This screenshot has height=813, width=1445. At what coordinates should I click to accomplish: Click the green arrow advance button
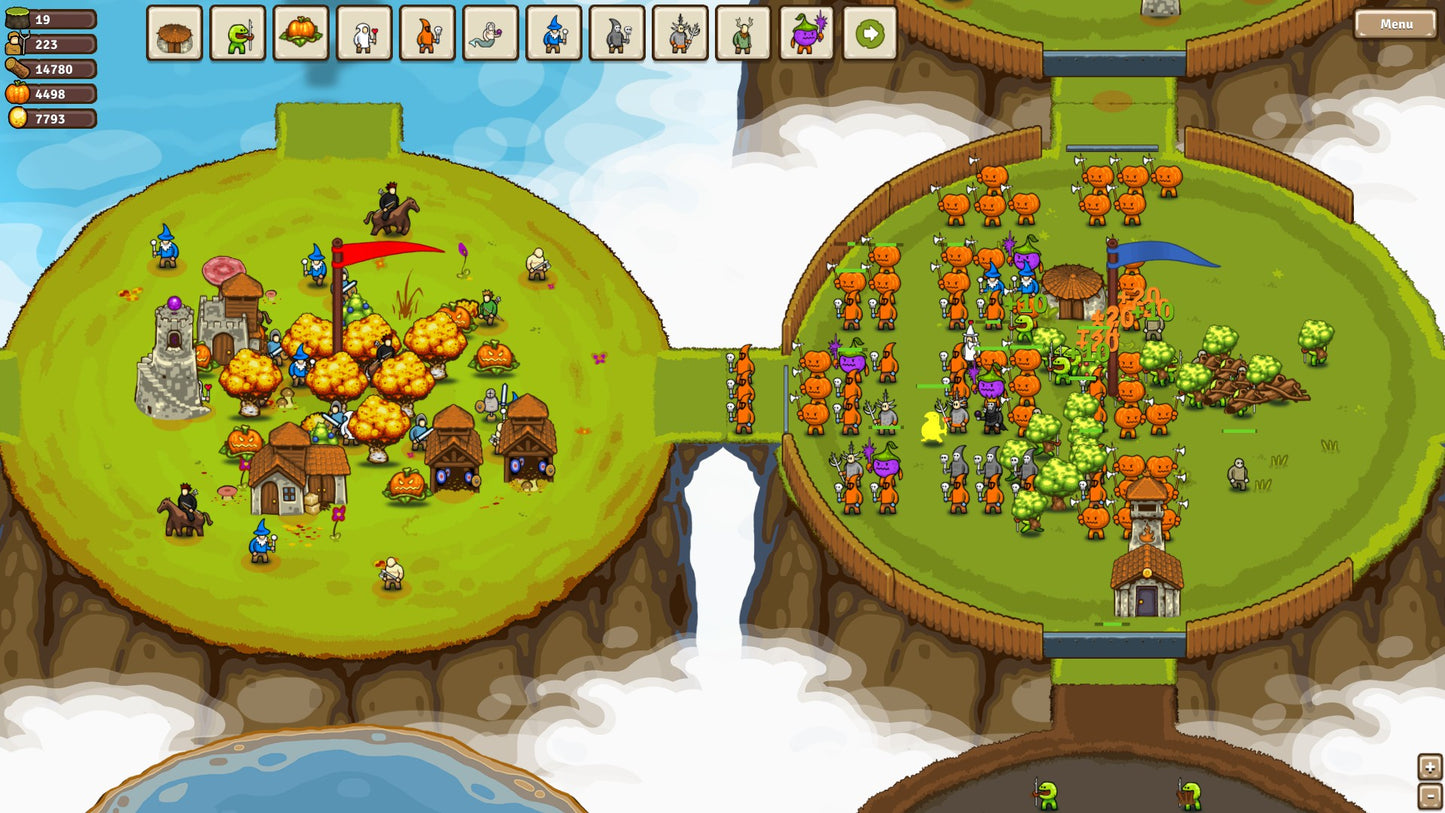(871, 33)
